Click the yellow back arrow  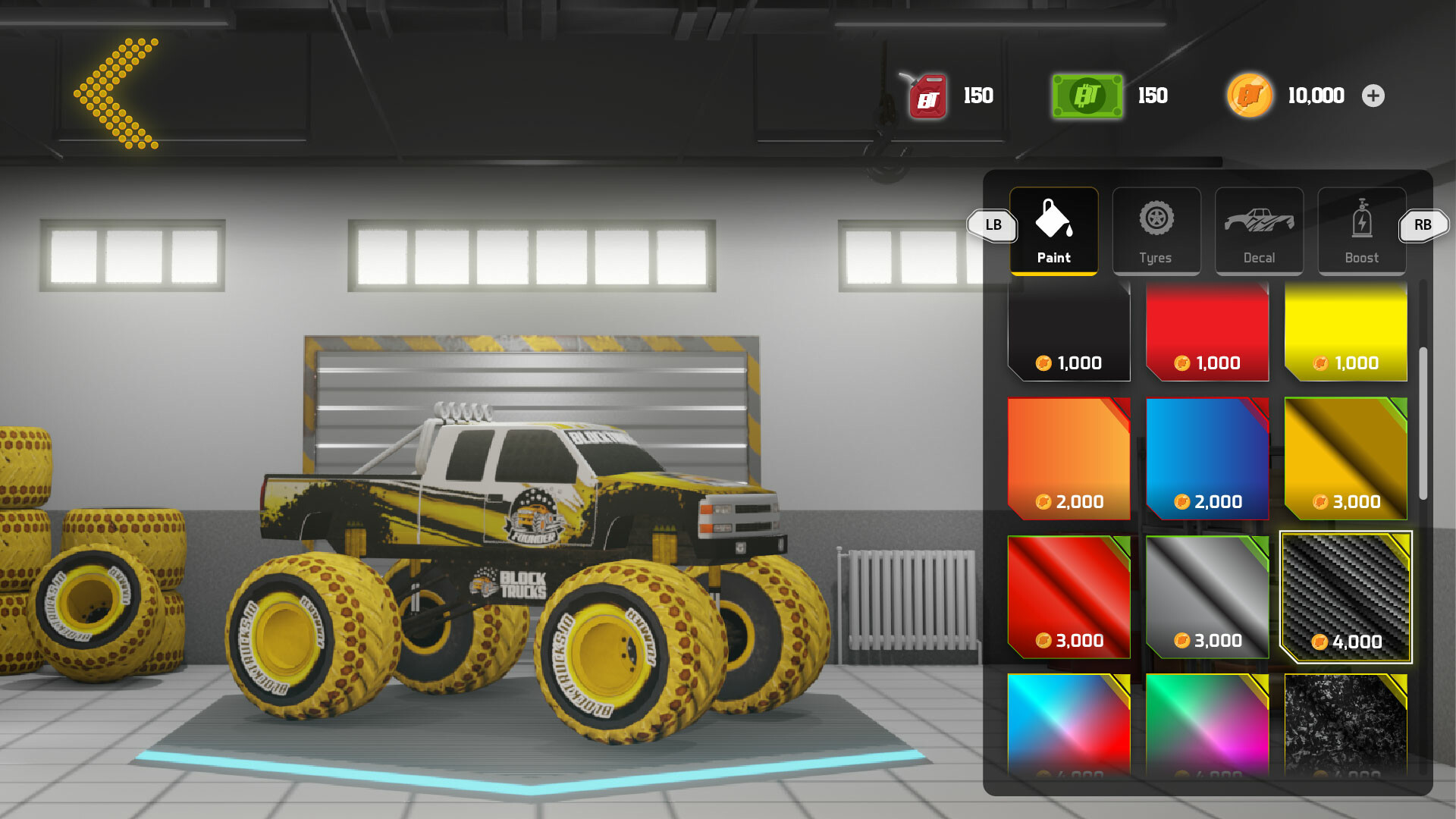point(115,91)
